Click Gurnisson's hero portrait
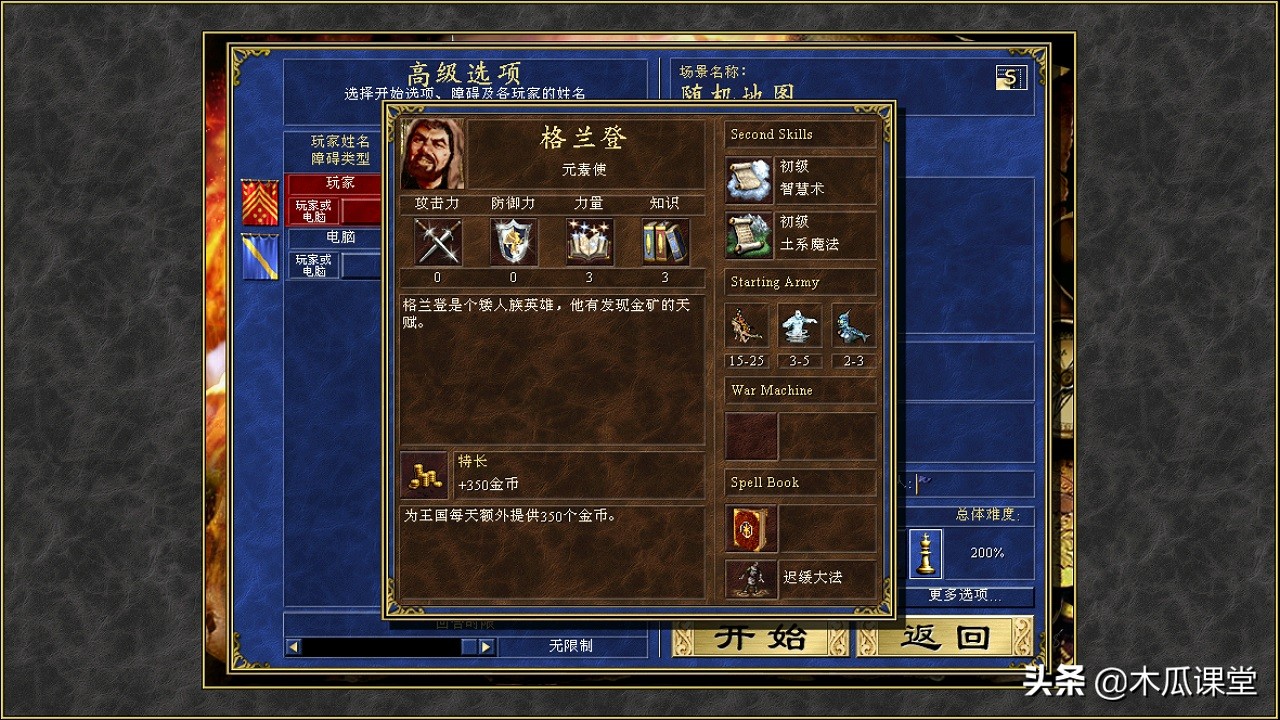Viewport: 1280px width, 720px height. tap(432, 151)
